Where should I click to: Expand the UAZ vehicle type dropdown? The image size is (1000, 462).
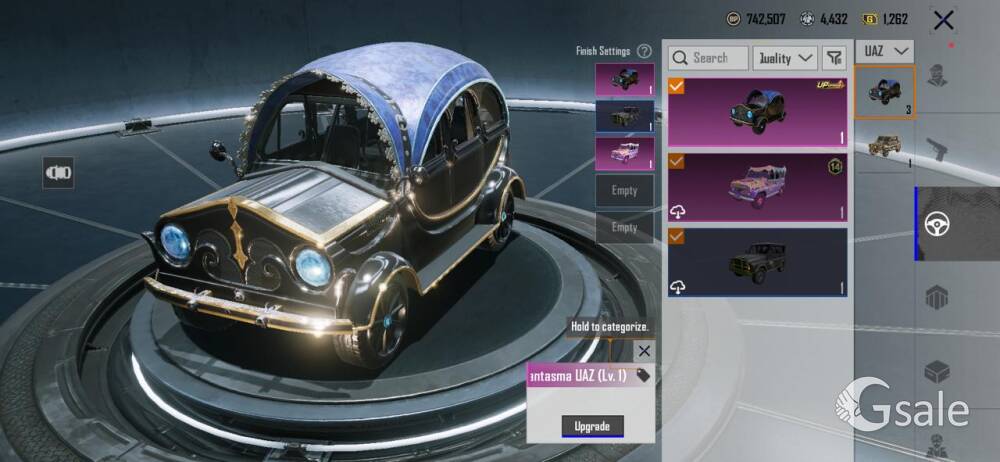[x=886, y=51]
